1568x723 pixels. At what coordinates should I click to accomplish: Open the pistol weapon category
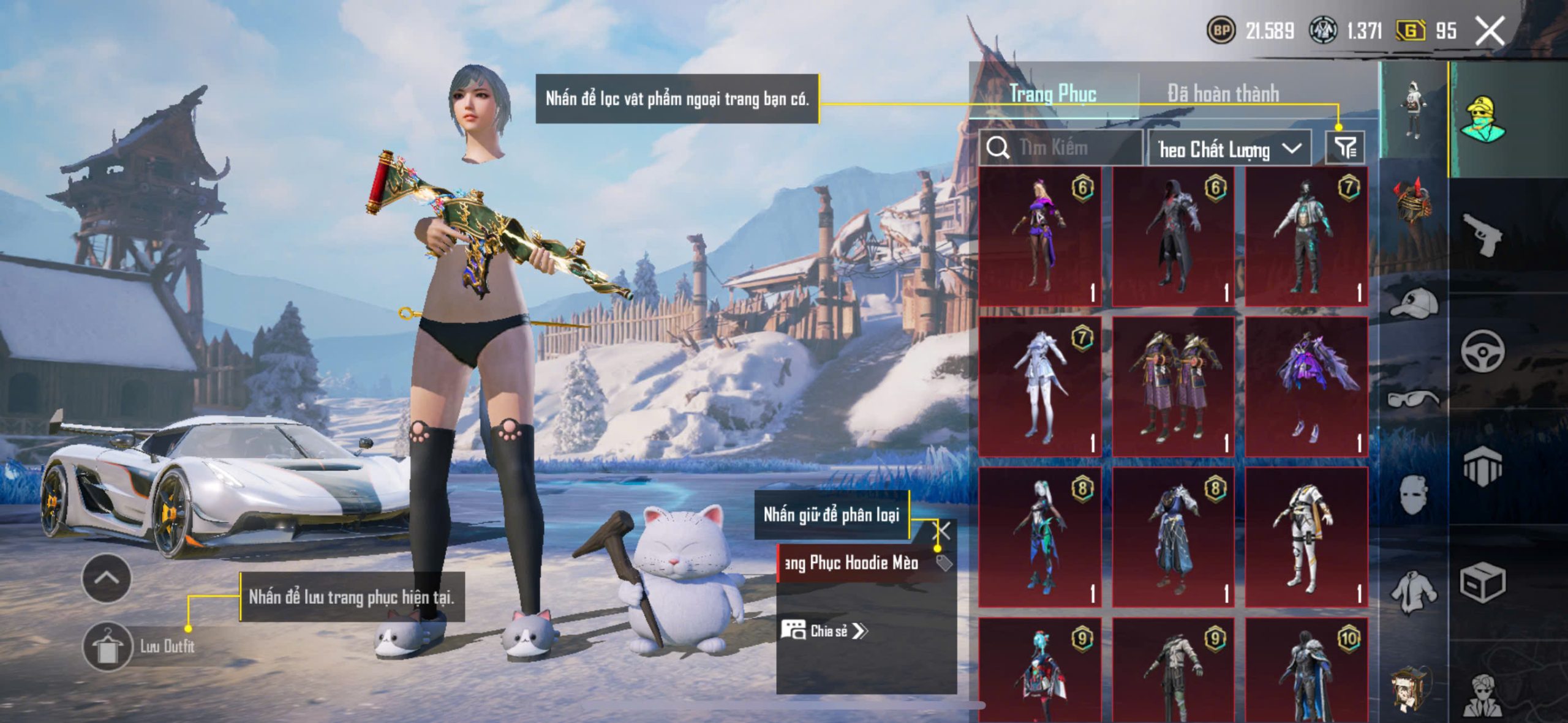(1481, 234)
